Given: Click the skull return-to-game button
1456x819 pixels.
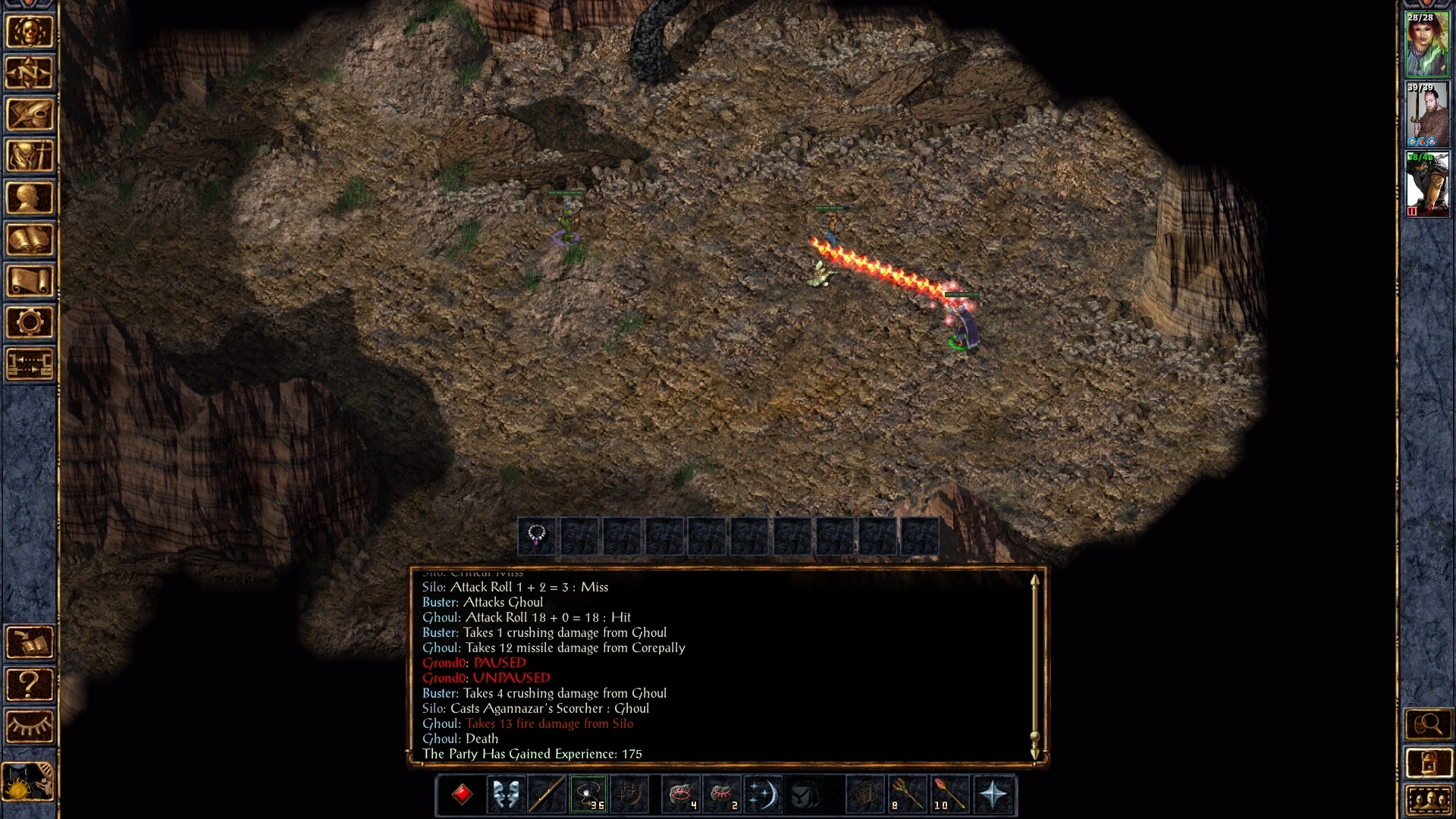Looking at the screenshot, I should (x=30, y=32).
